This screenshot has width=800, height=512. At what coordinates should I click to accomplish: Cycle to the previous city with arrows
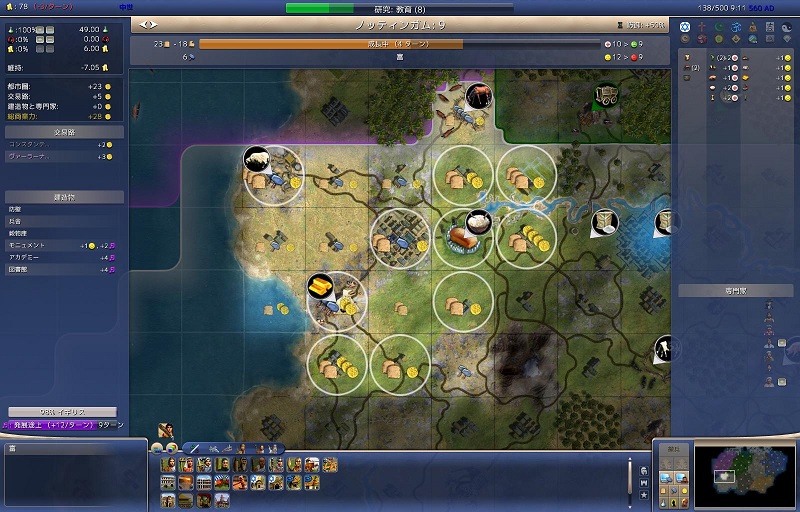(x=144, y=23)
